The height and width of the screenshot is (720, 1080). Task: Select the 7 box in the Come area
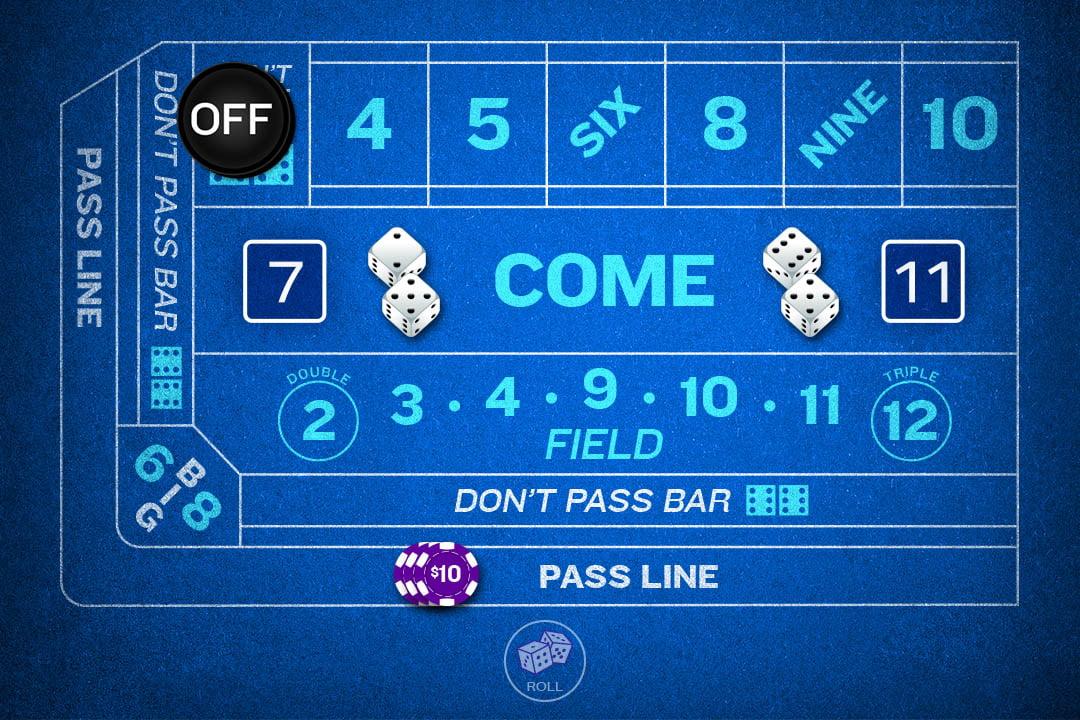pyautogui.click(x=285, y=281)
